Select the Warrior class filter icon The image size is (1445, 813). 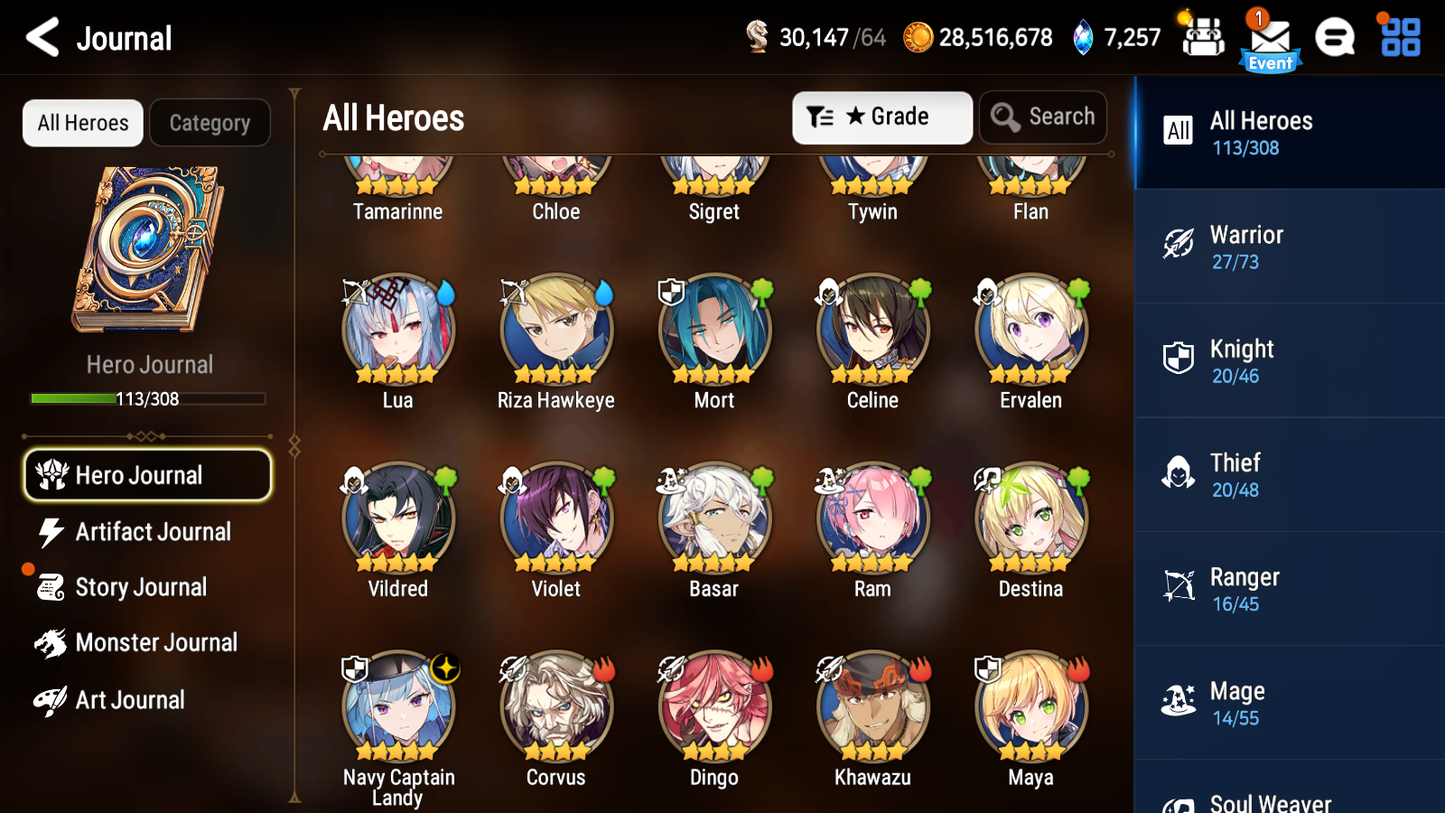[1179, 244]
